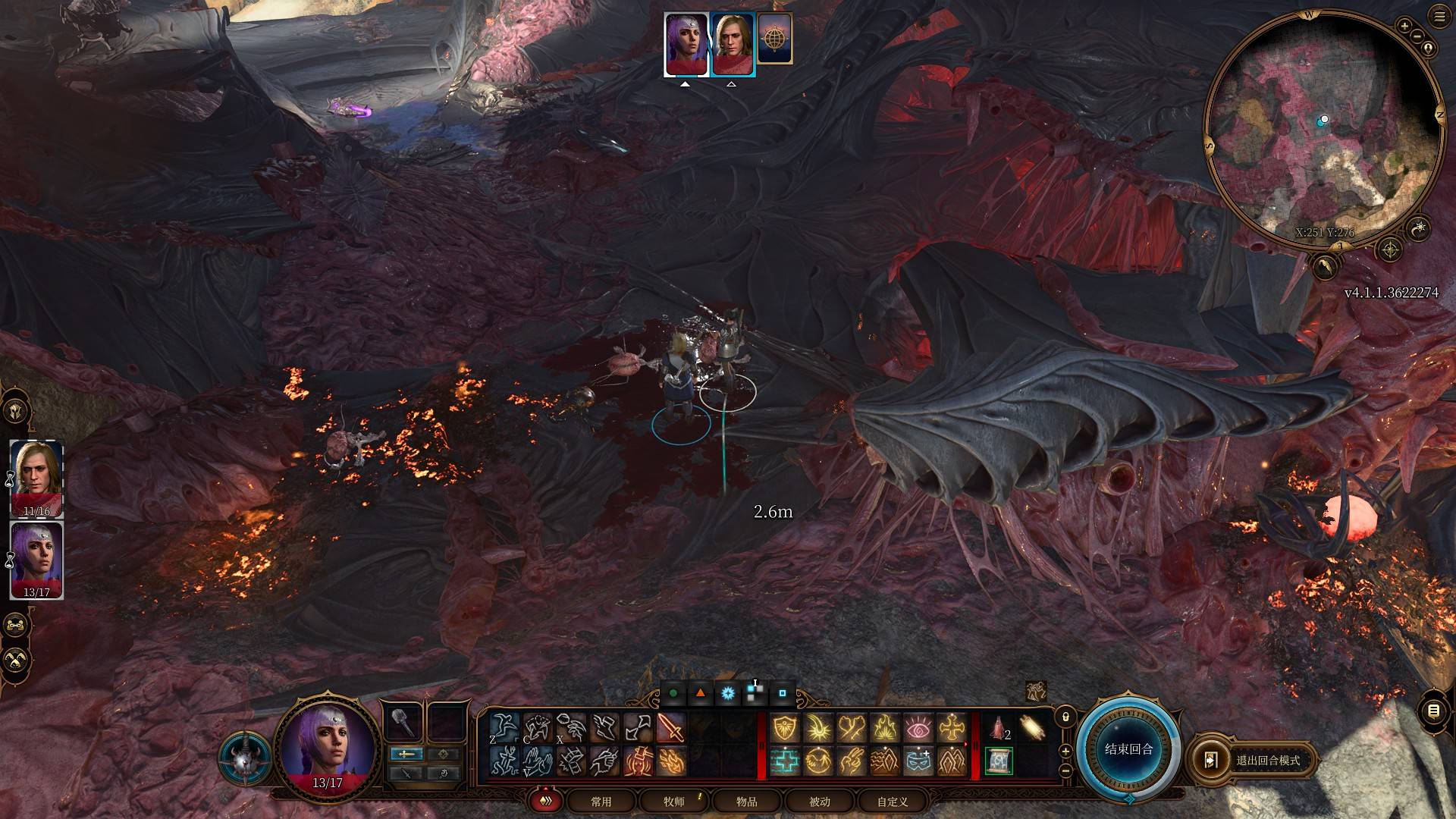The width and height of the screenshot is (1456, 819).
Task: Switch to the 自定义 hotbar tab
Action: coord(892,802)
